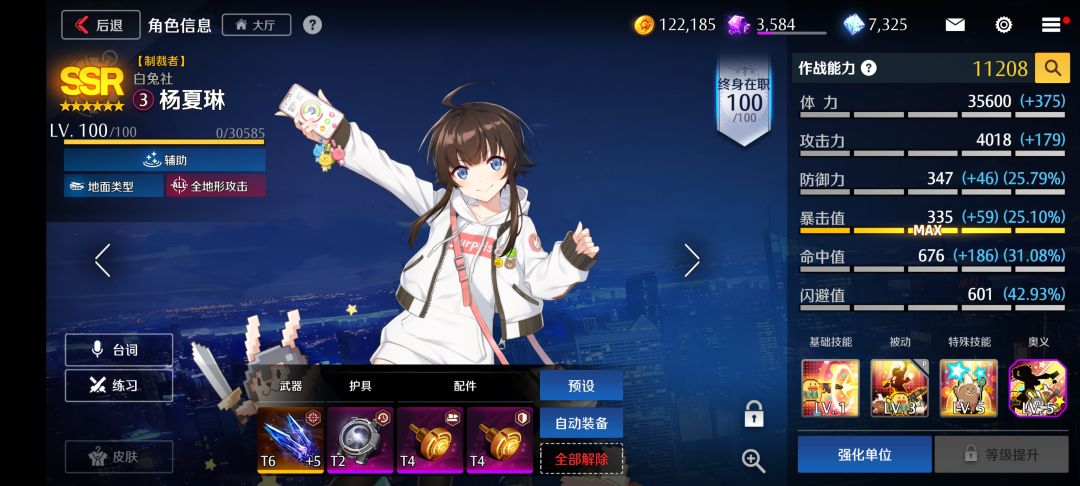This screenshot has height=486, width=1080.
Task: Choose 自动装备 auto-equip
Action: (x=581, y=422)
